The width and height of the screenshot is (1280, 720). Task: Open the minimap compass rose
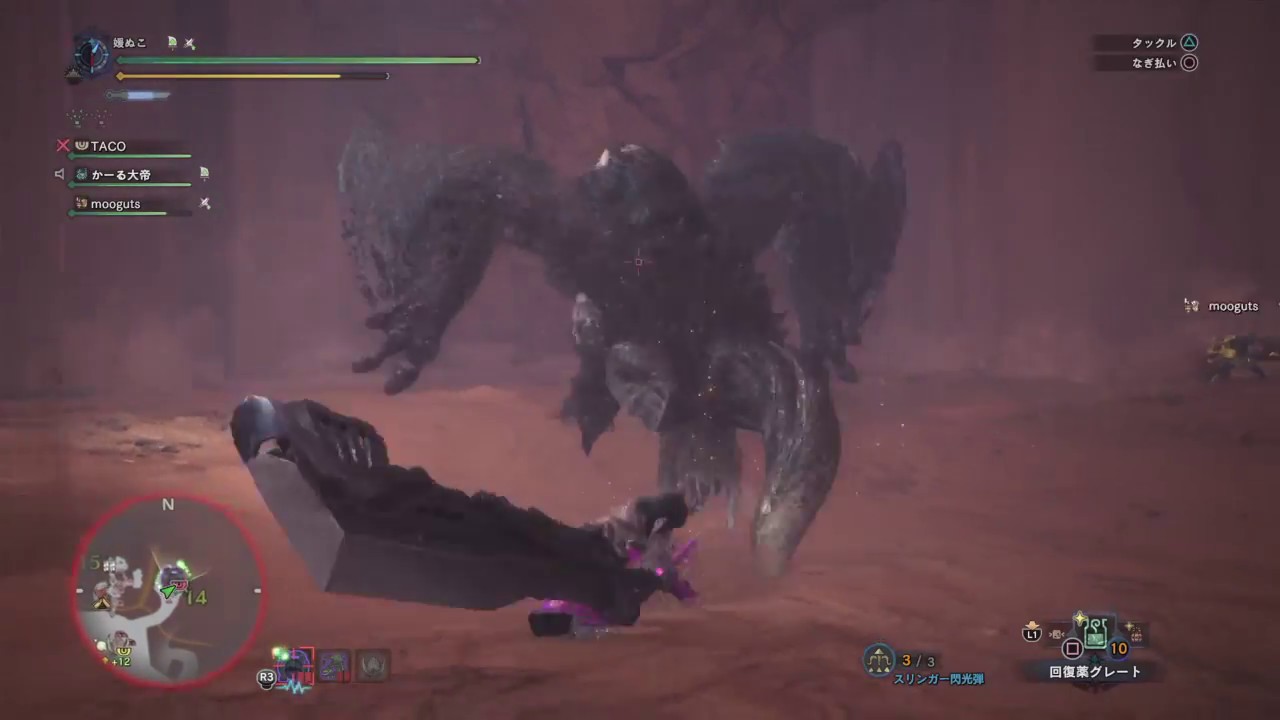(x=90, y=55)
